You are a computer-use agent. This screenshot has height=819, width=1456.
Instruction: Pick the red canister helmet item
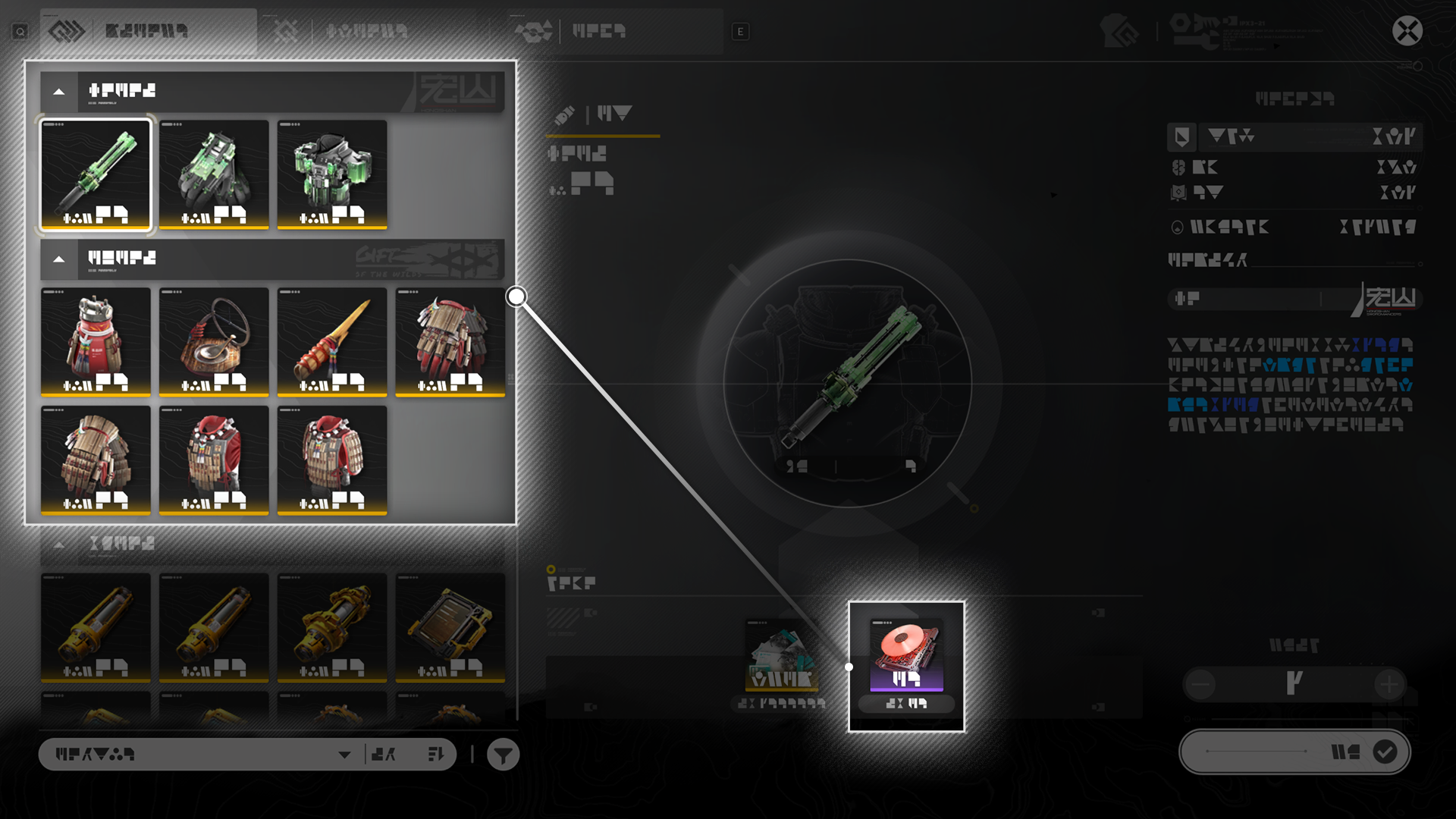[x=96, y=341]
